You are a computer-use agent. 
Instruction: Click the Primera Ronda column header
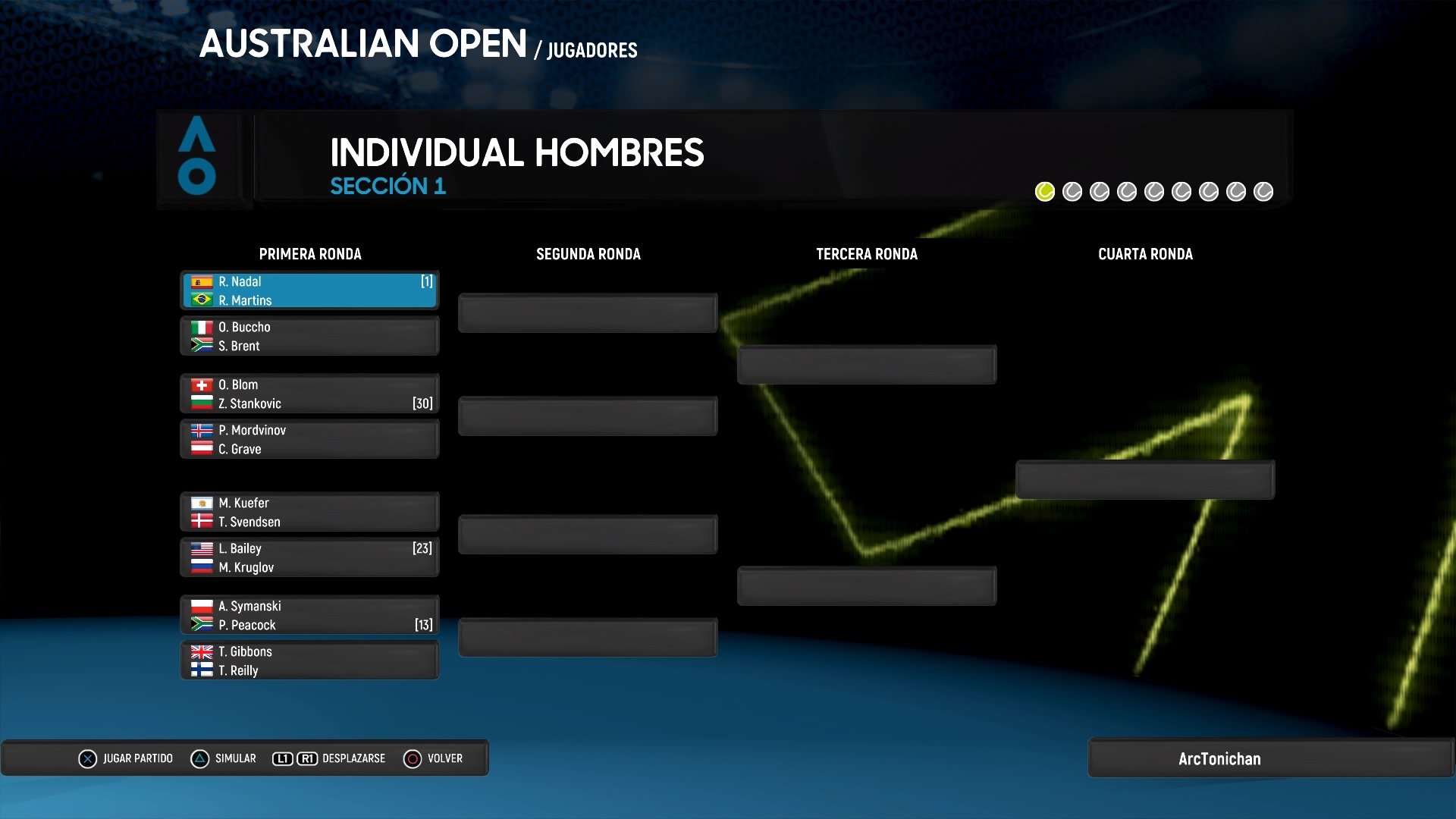tap(311, 254)
